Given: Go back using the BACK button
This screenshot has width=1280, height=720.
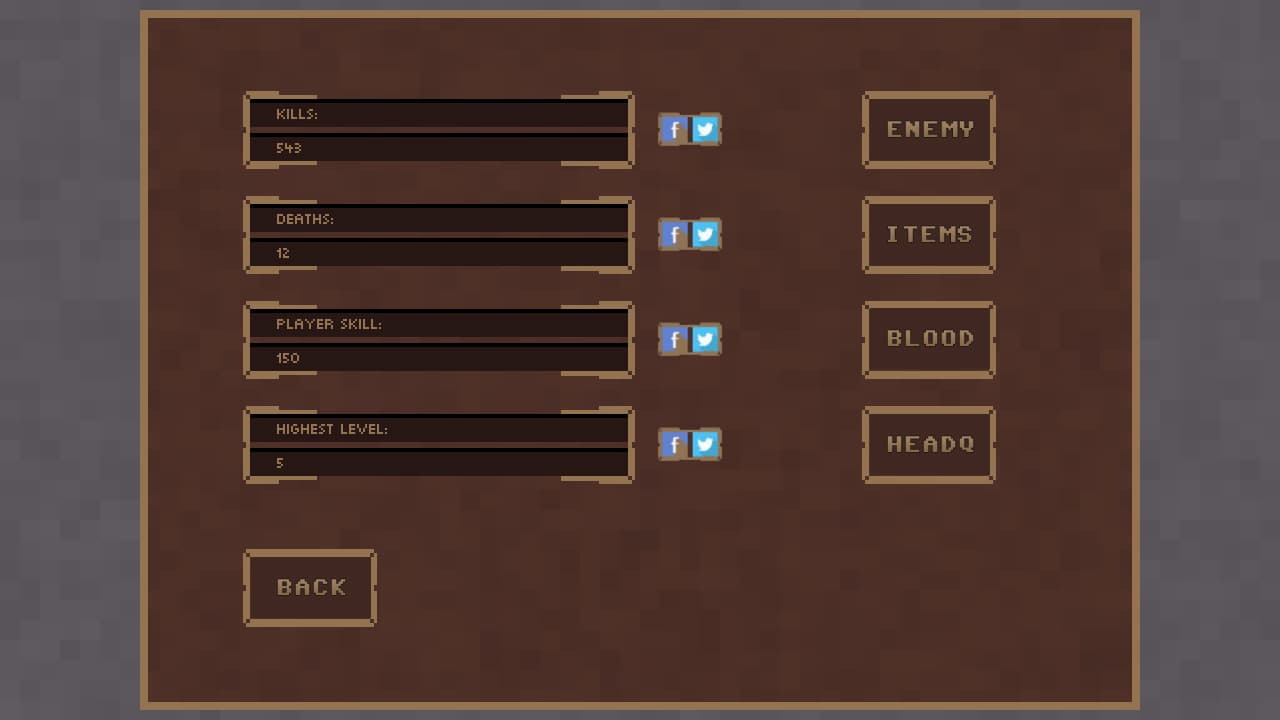Looking at the screenshot, I should [x=310, y=588].
